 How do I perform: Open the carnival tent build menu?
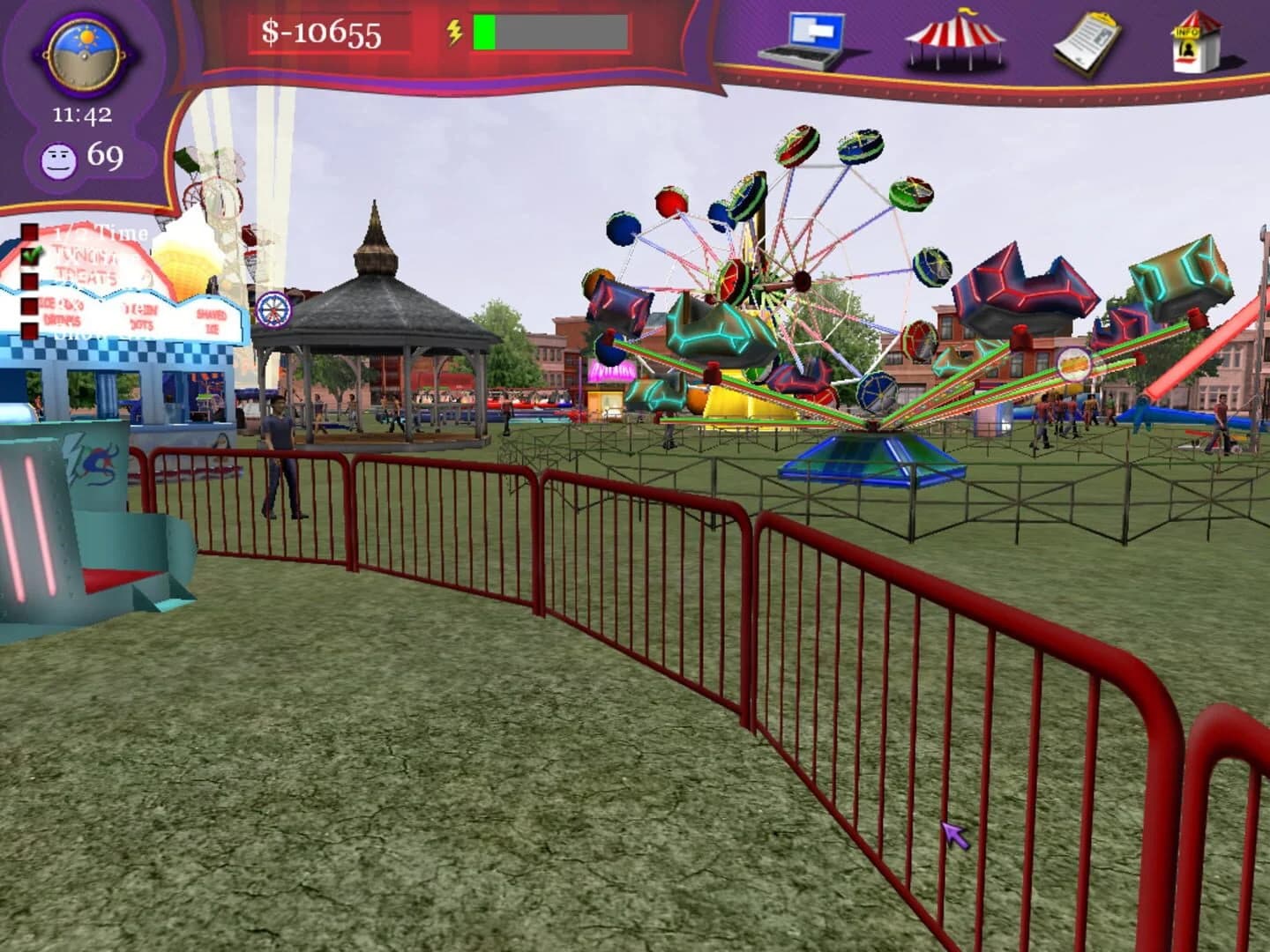[x=954, y=41]
